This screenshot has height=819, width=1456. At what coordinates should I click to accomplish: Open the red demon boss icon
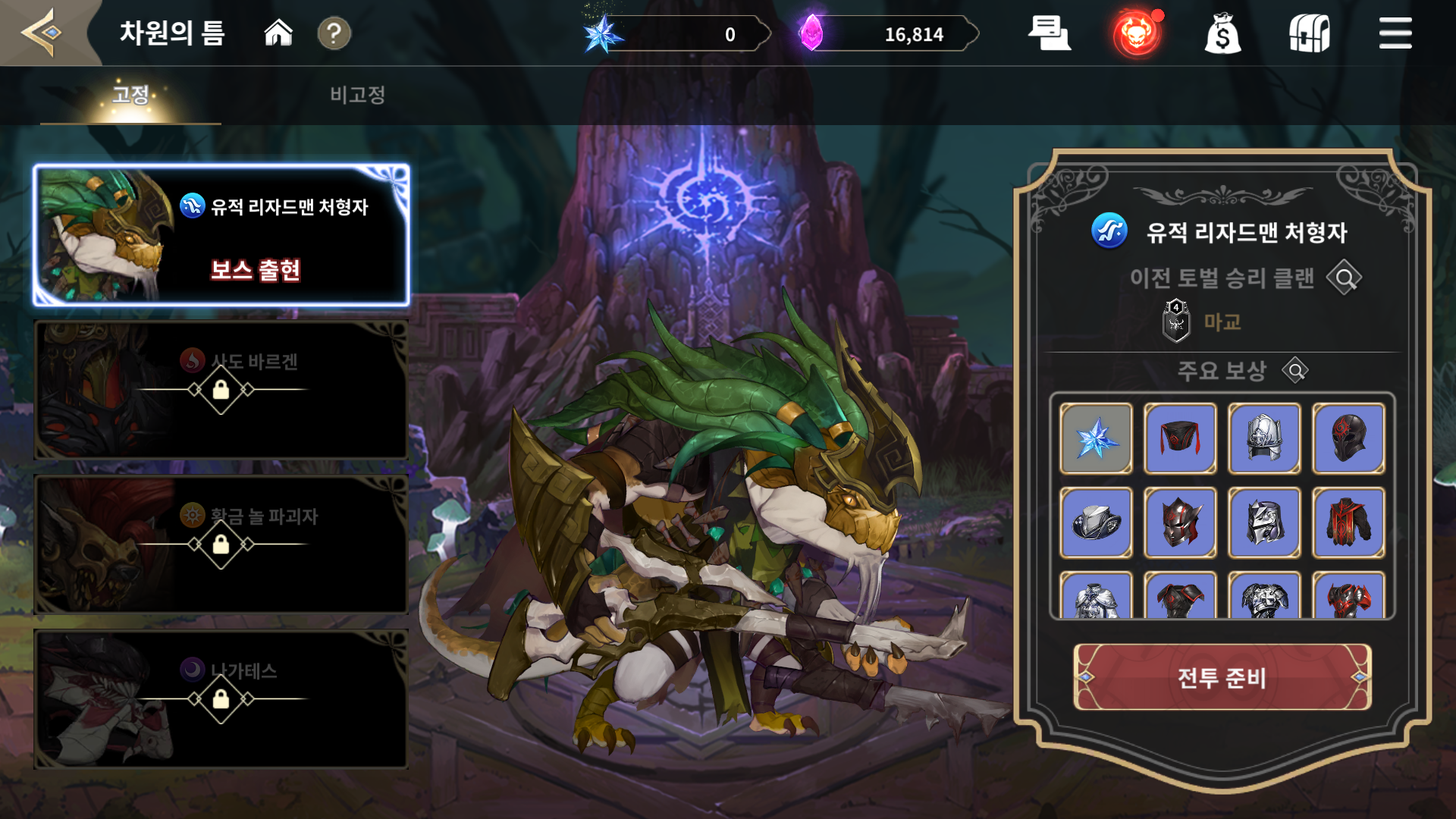1136,34
